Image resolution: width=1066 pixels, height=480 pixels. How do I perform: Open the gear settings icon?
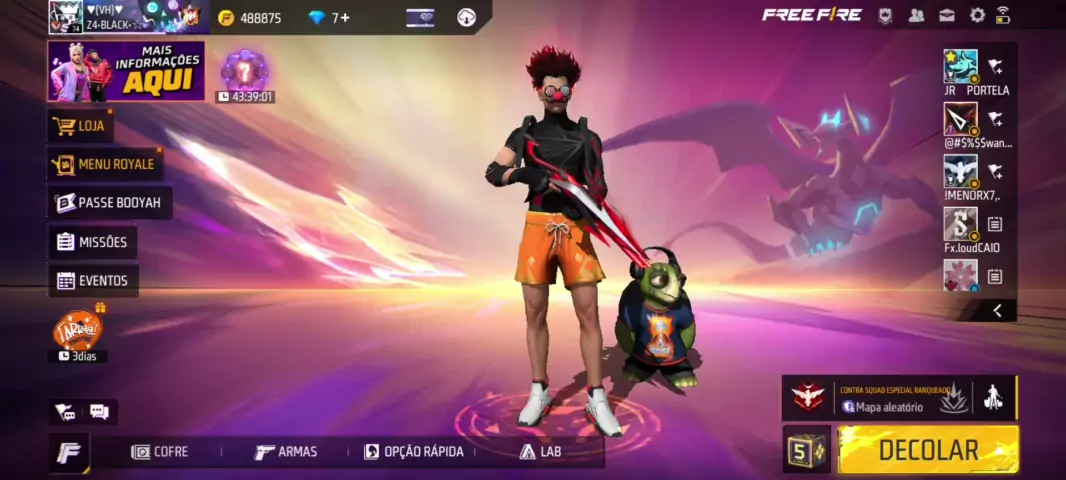pyautogui.click(x=977, y=15)
